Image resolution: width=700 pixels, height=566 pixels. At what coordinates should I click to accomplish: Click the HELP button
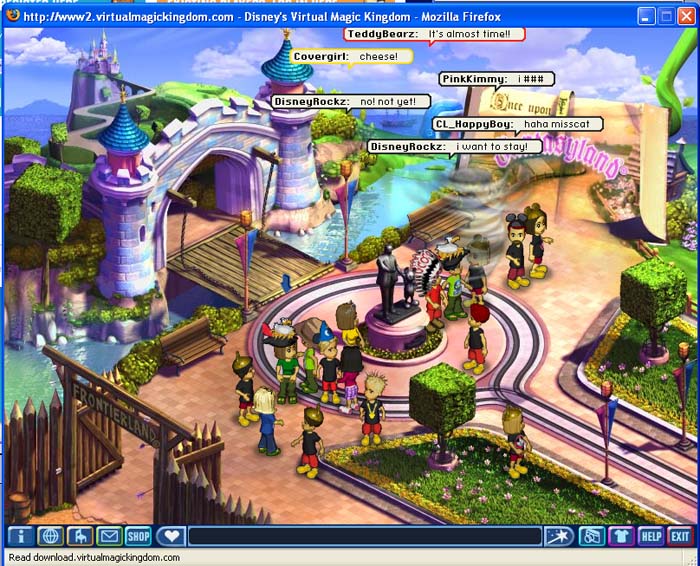[x=651, y=536]
